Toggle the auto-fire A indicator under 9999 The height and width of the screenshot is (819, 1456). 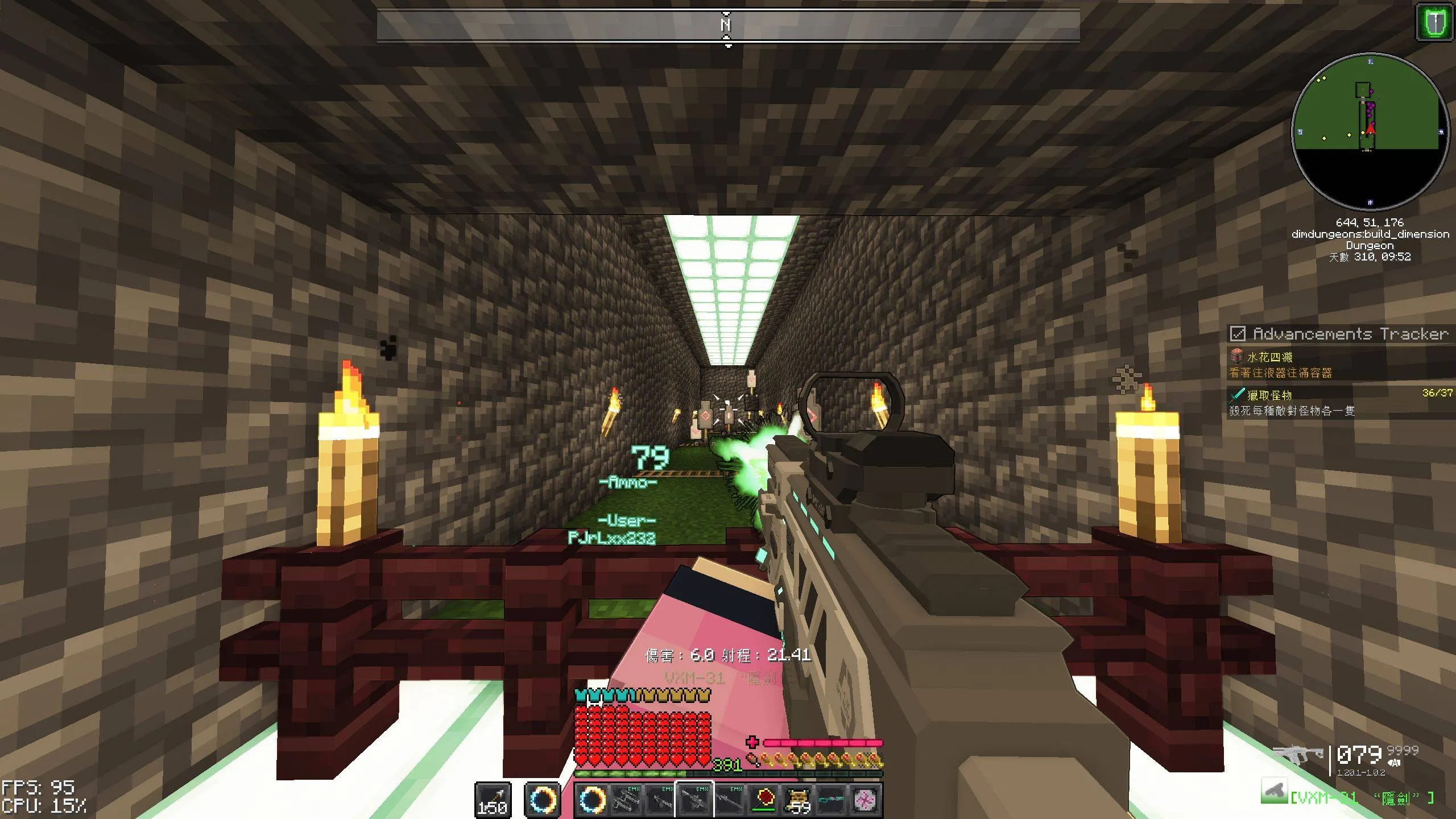tap(1394, 763)
